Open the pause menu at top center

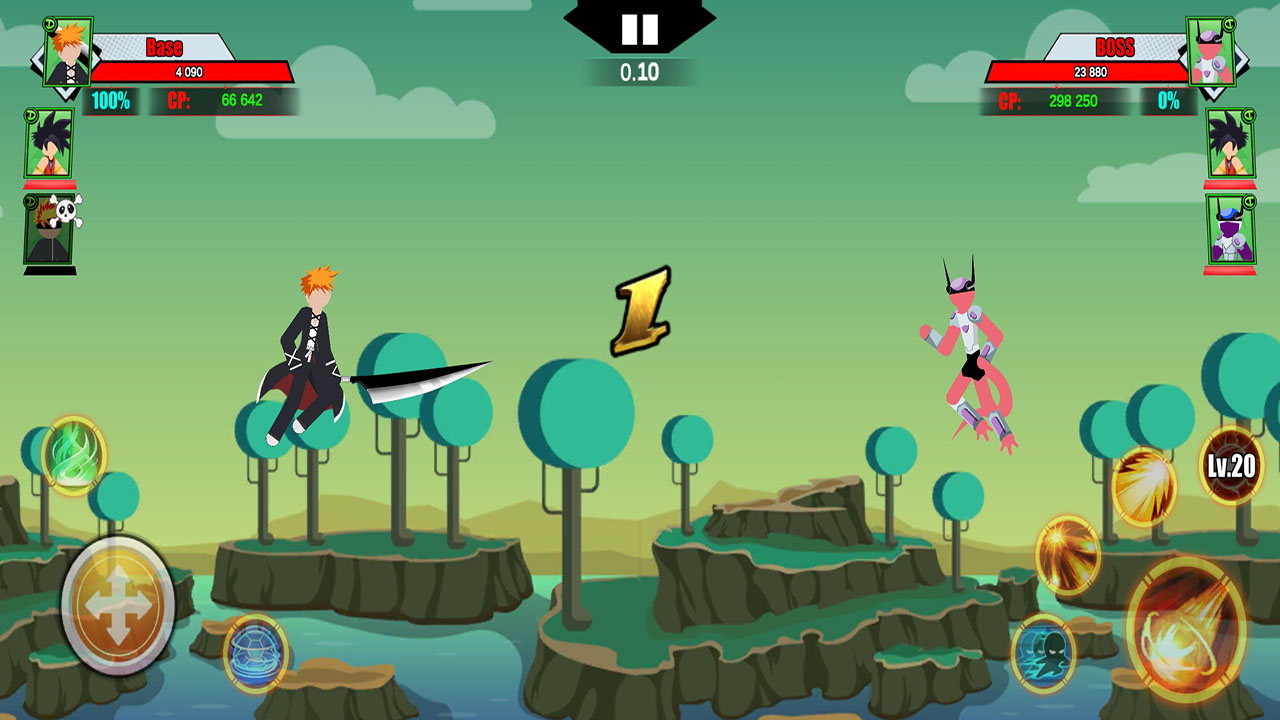click(x=640, y=28)
